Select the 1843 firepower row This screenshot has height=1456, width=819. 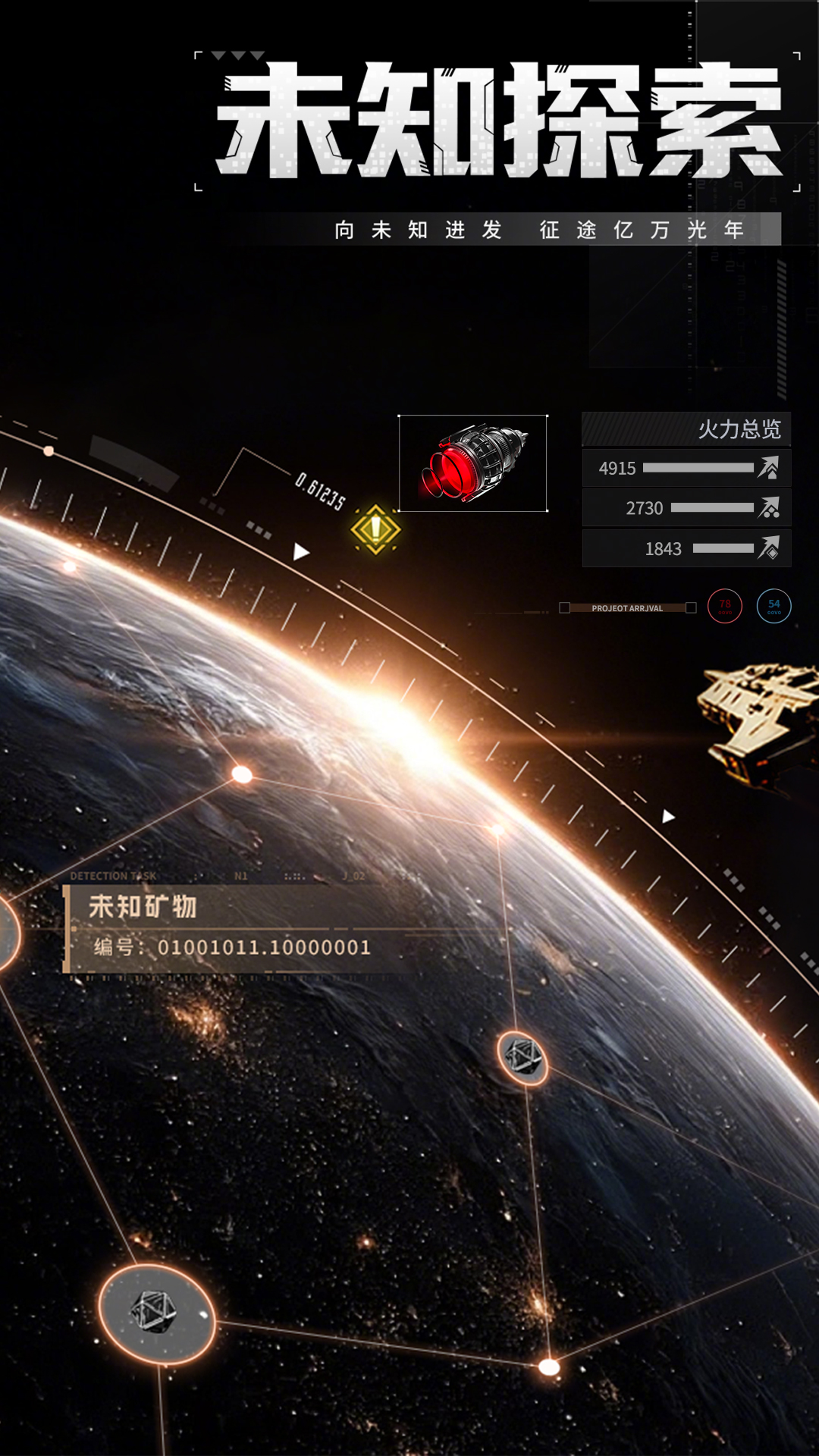coord(686,548)
